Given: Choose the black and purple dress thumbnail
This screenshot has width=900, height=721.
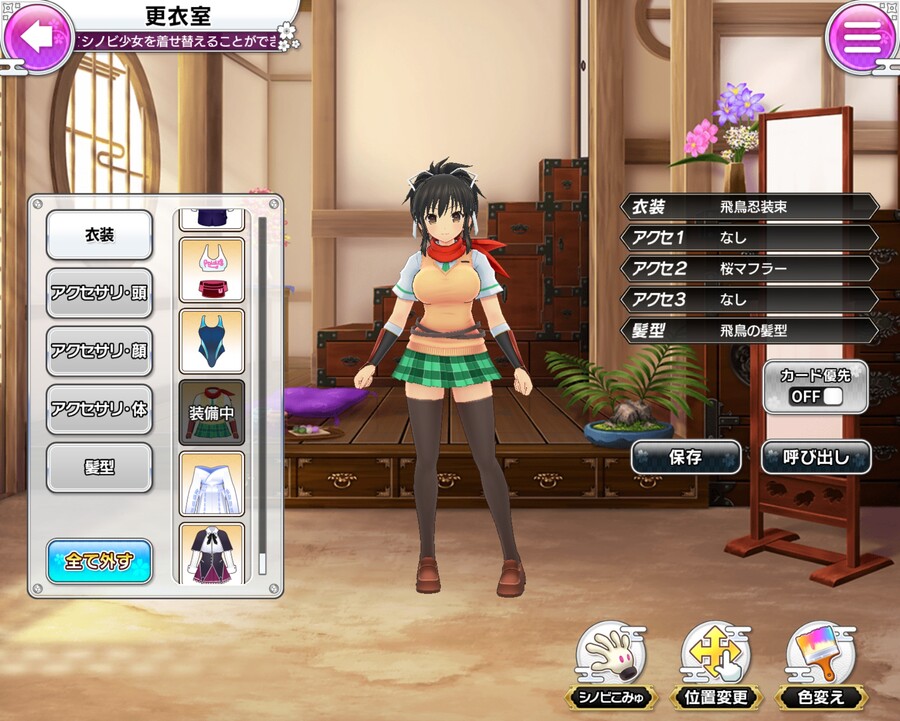Looking at the screenshot, I should coord(211,553).
